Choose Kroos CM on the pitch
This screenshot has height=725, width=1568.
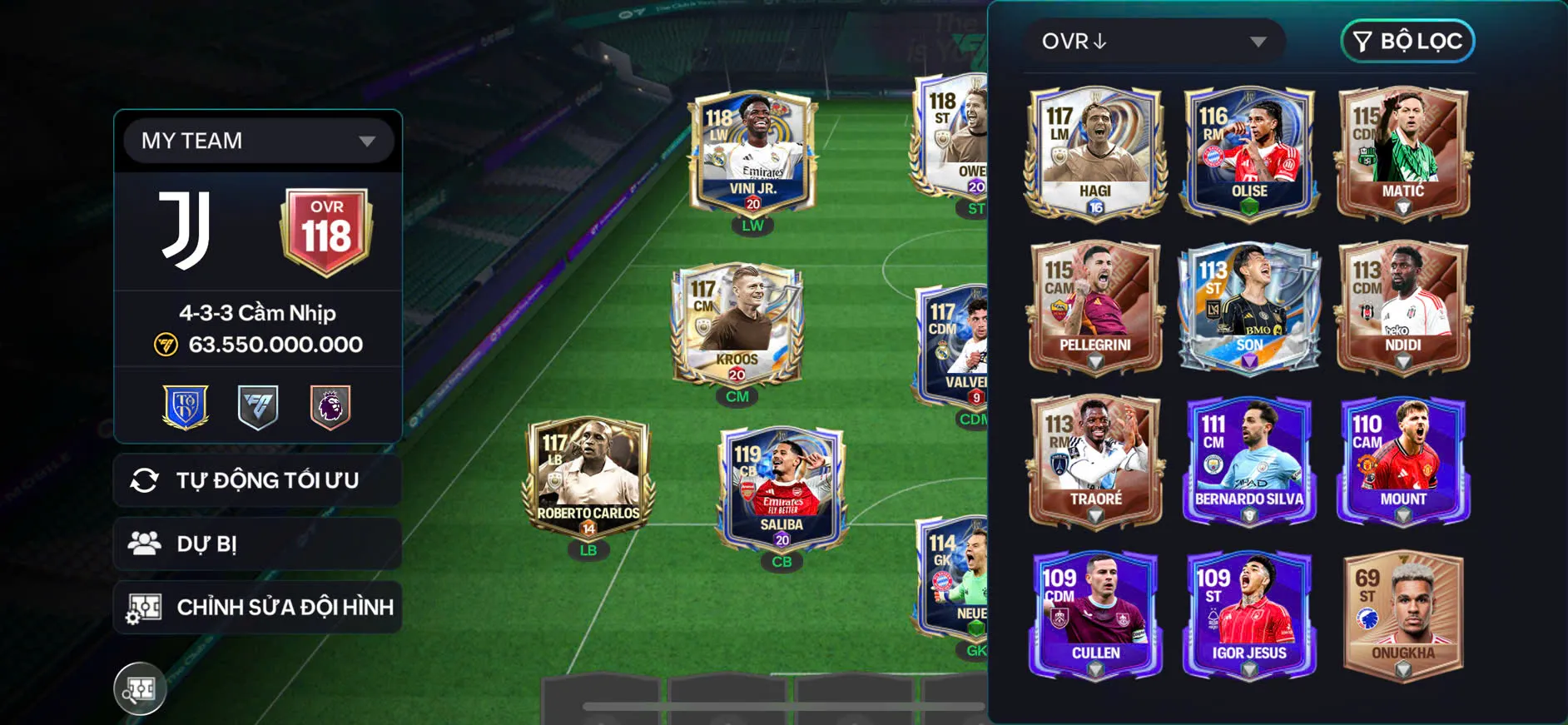(x=737, y=325)
